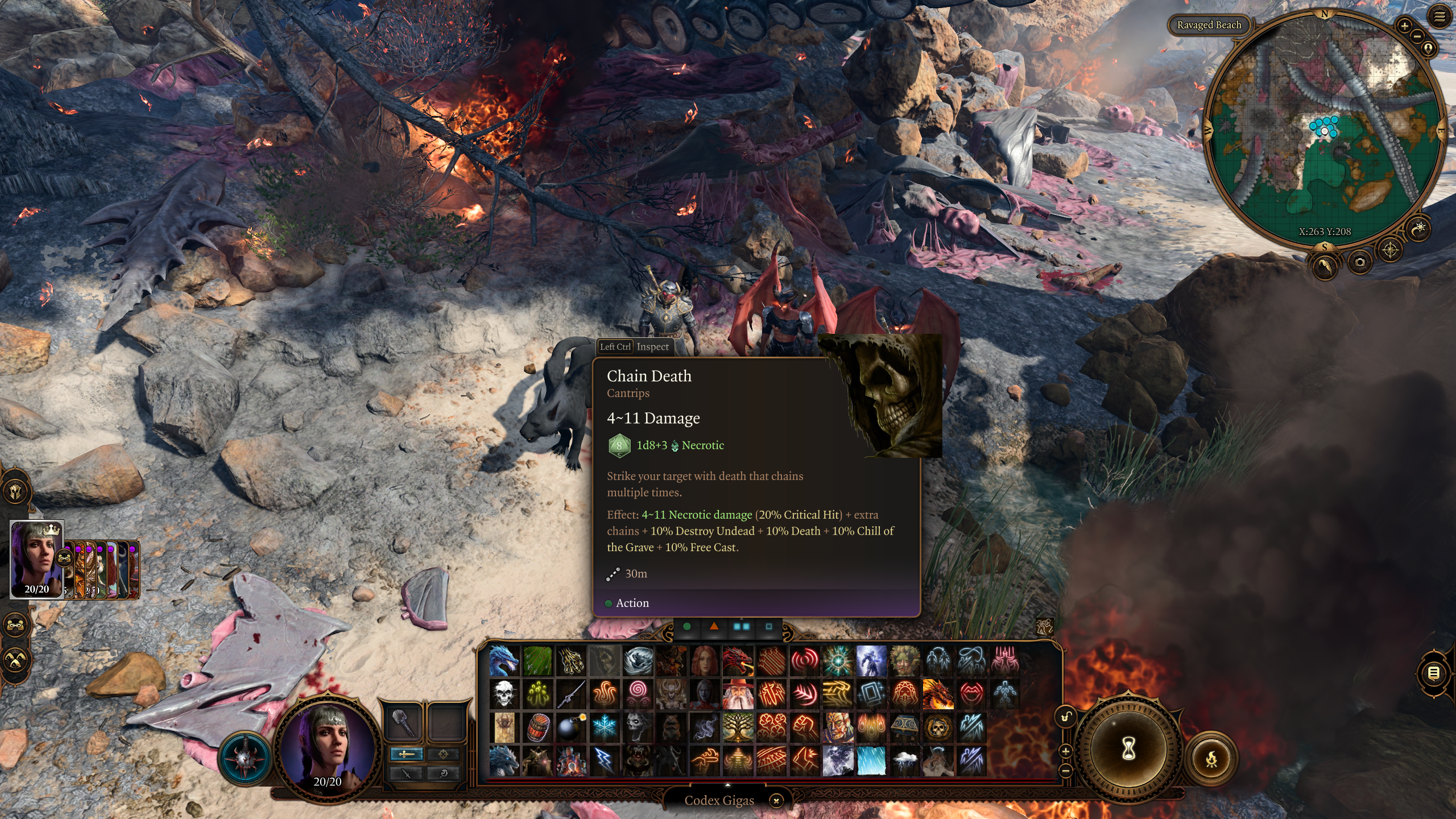Viewport: 1456px width, 819px height.
Task: Cast the blue snowflake ice spell
Action: (x=604, y=727)
